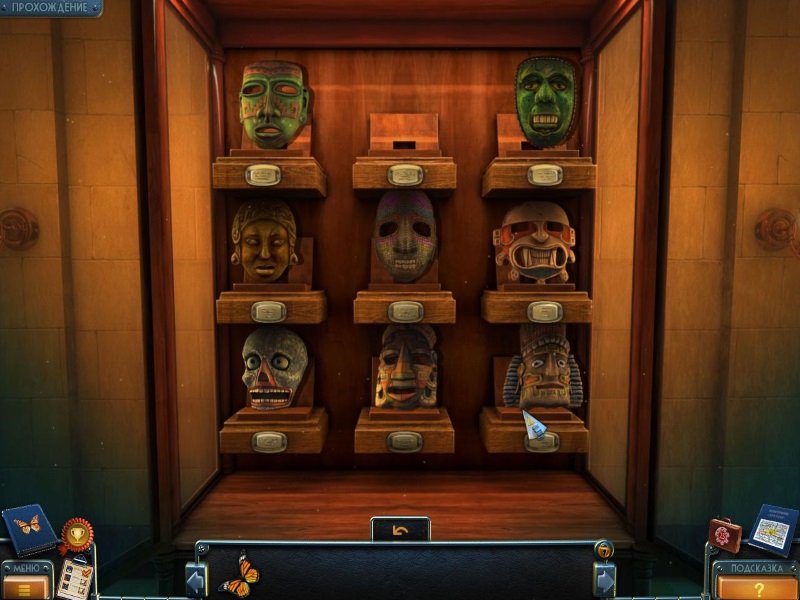The height and width of the screenshot is (600, 800).
Task: Open the blue butterfly journal
Action: pyautogui.click(x=28, y=527)
